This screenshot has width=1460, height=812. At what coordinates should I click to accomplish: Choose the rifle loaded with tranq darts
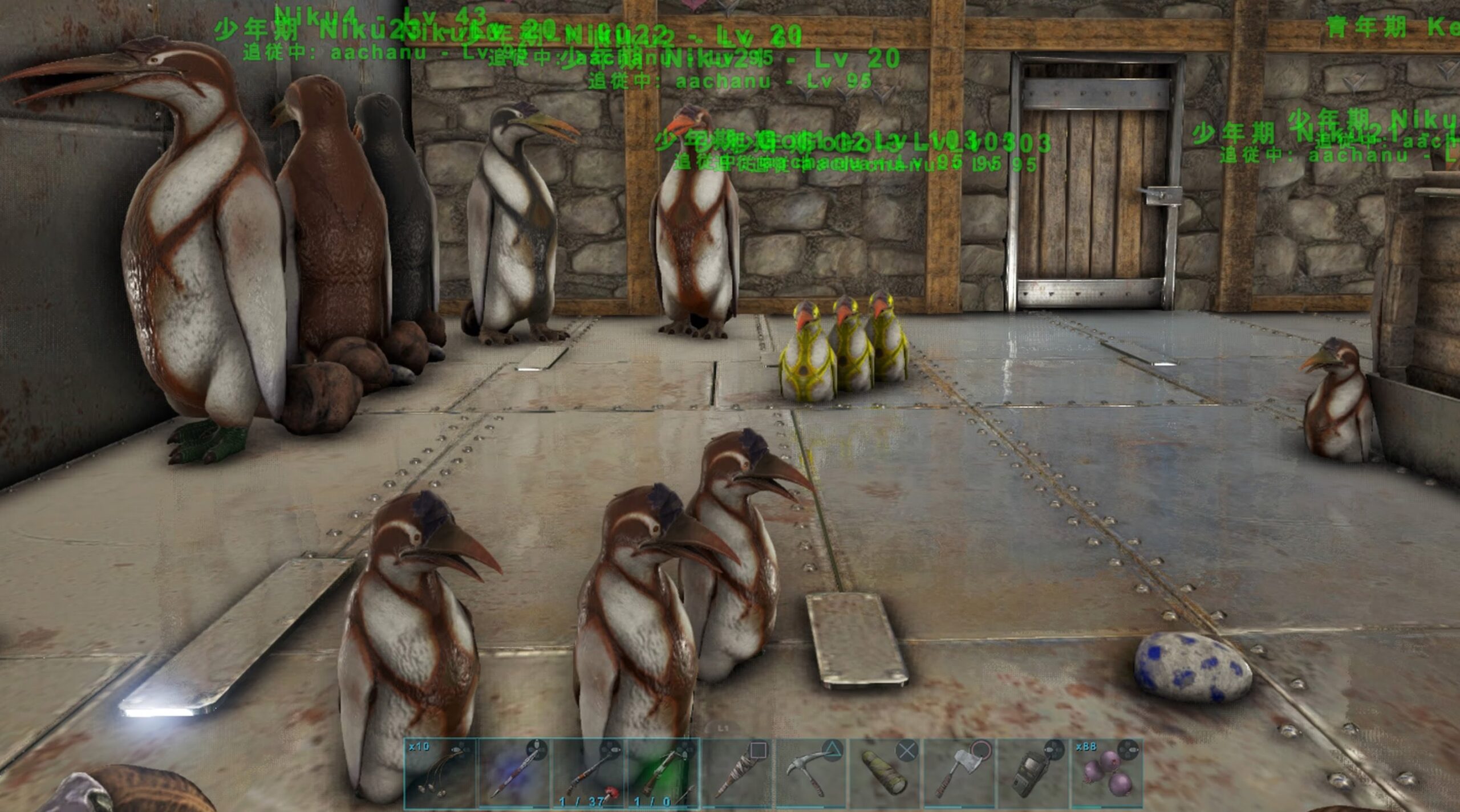coord(589,773)
